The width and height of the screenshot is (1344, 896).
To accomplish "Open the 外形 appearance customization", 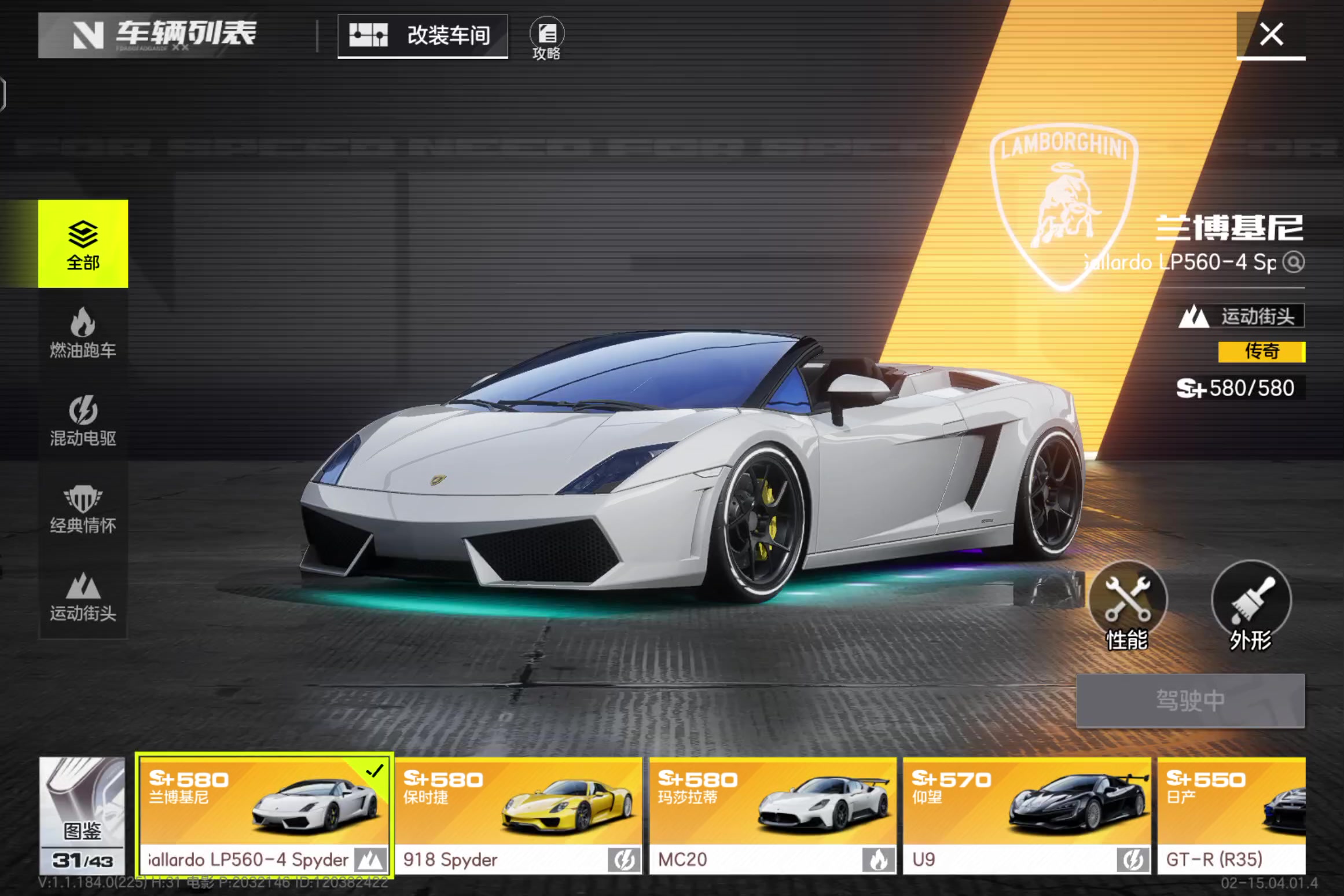I will click(x=1251, y=605).
